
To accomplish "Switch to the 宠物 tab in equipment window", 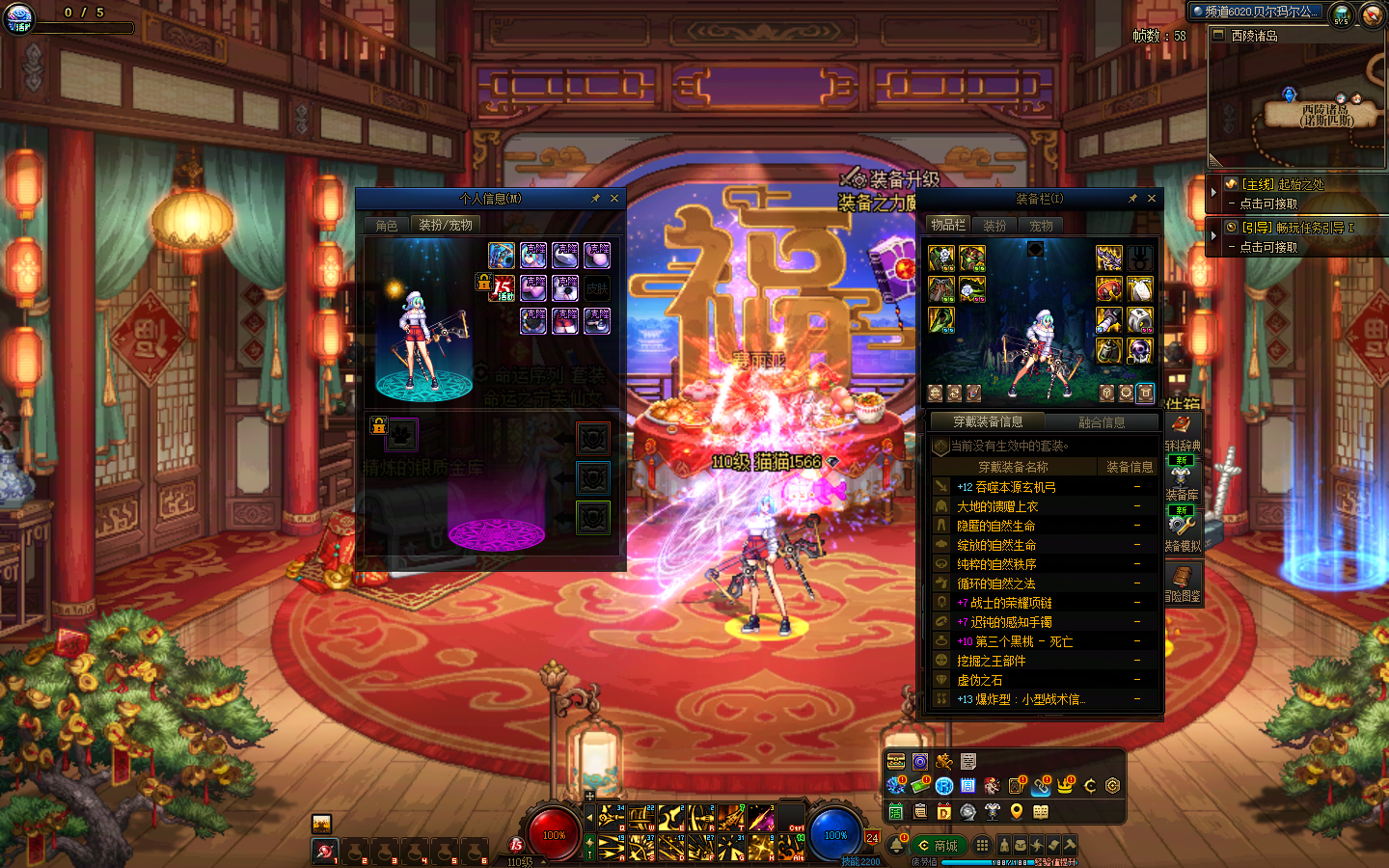I will click(1041, 226).
